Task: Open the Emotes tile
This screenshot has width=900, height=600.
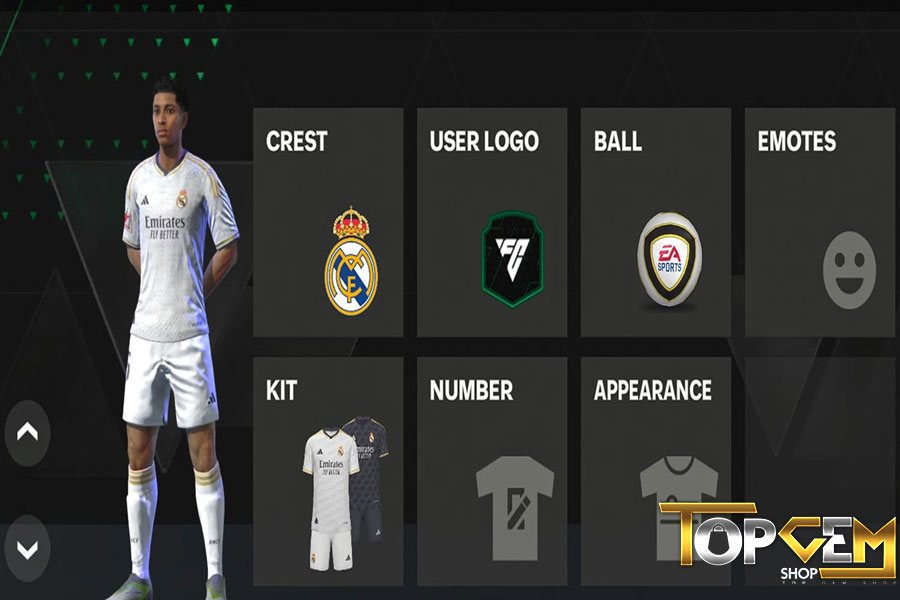Action: click(820, 222)
